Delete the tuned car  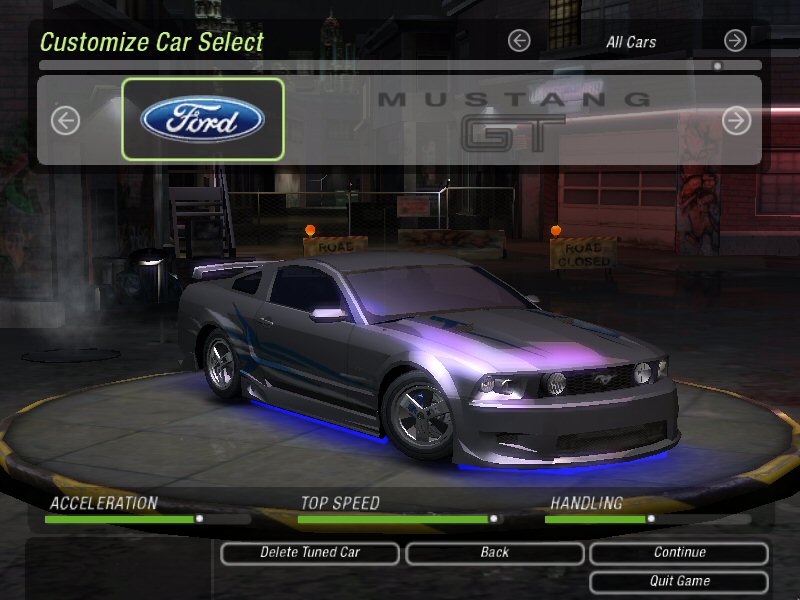click(310, 553)
